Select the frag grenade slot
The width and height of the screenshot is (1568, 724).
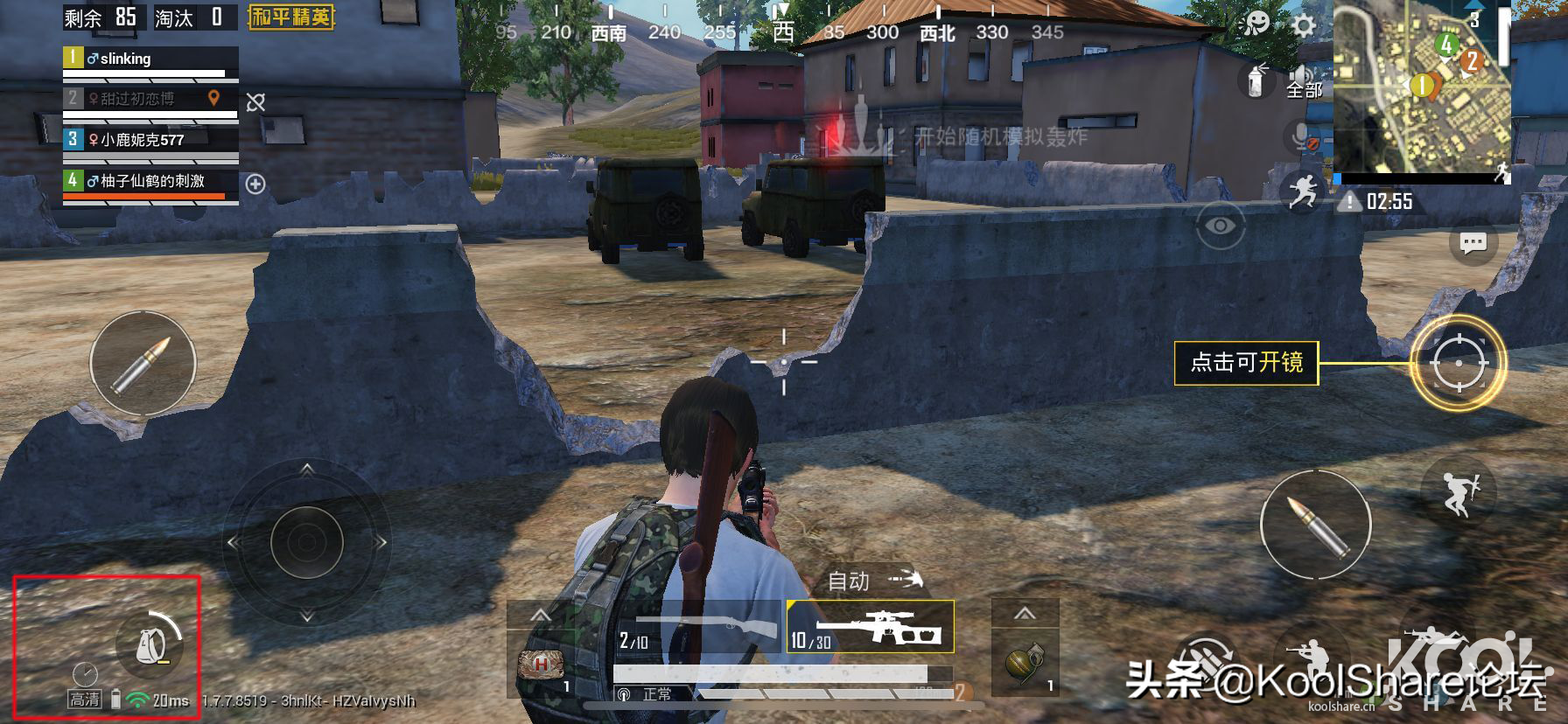[1025, 665]
